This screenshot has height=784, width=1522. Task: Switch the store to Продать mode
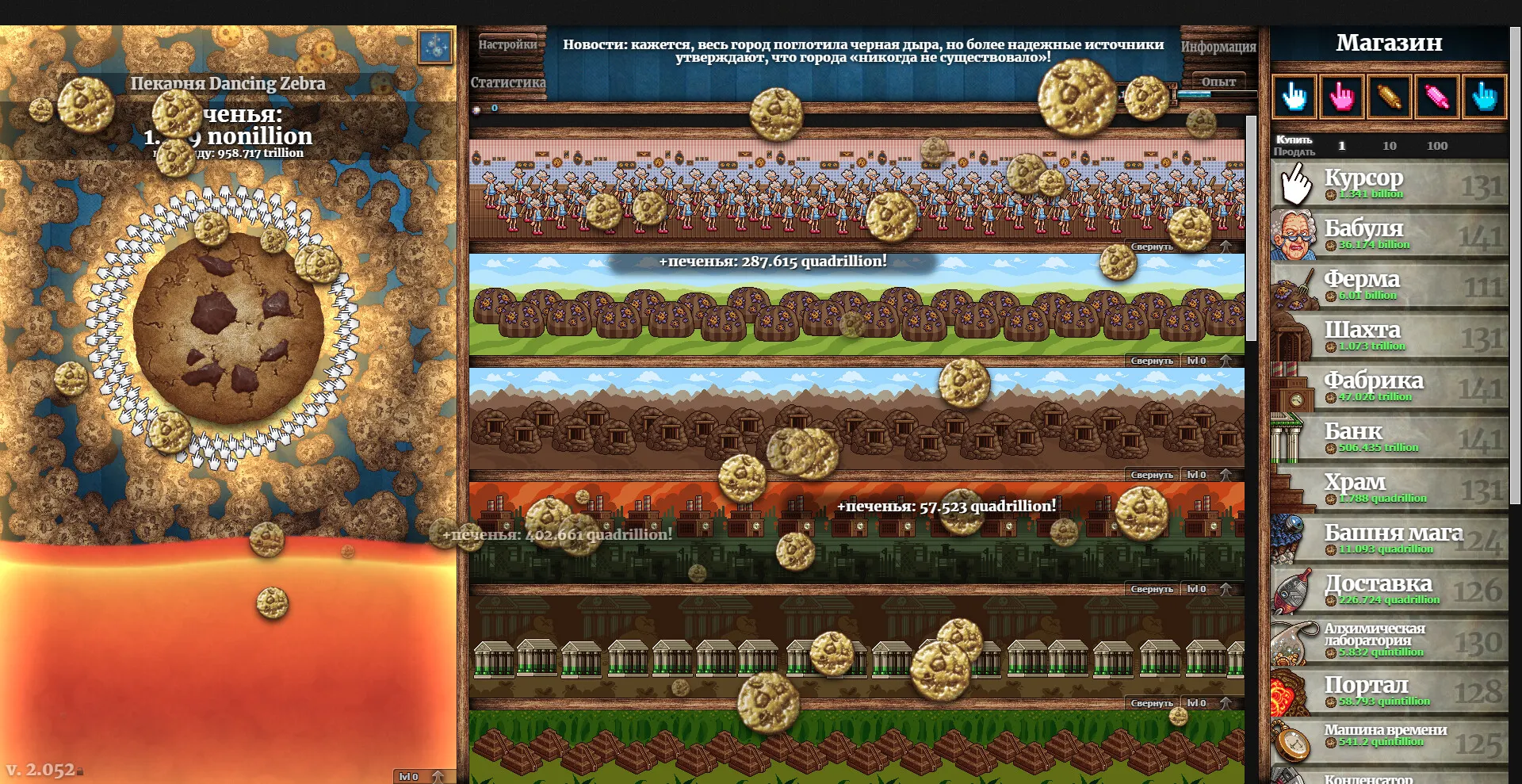(1294, 151)
